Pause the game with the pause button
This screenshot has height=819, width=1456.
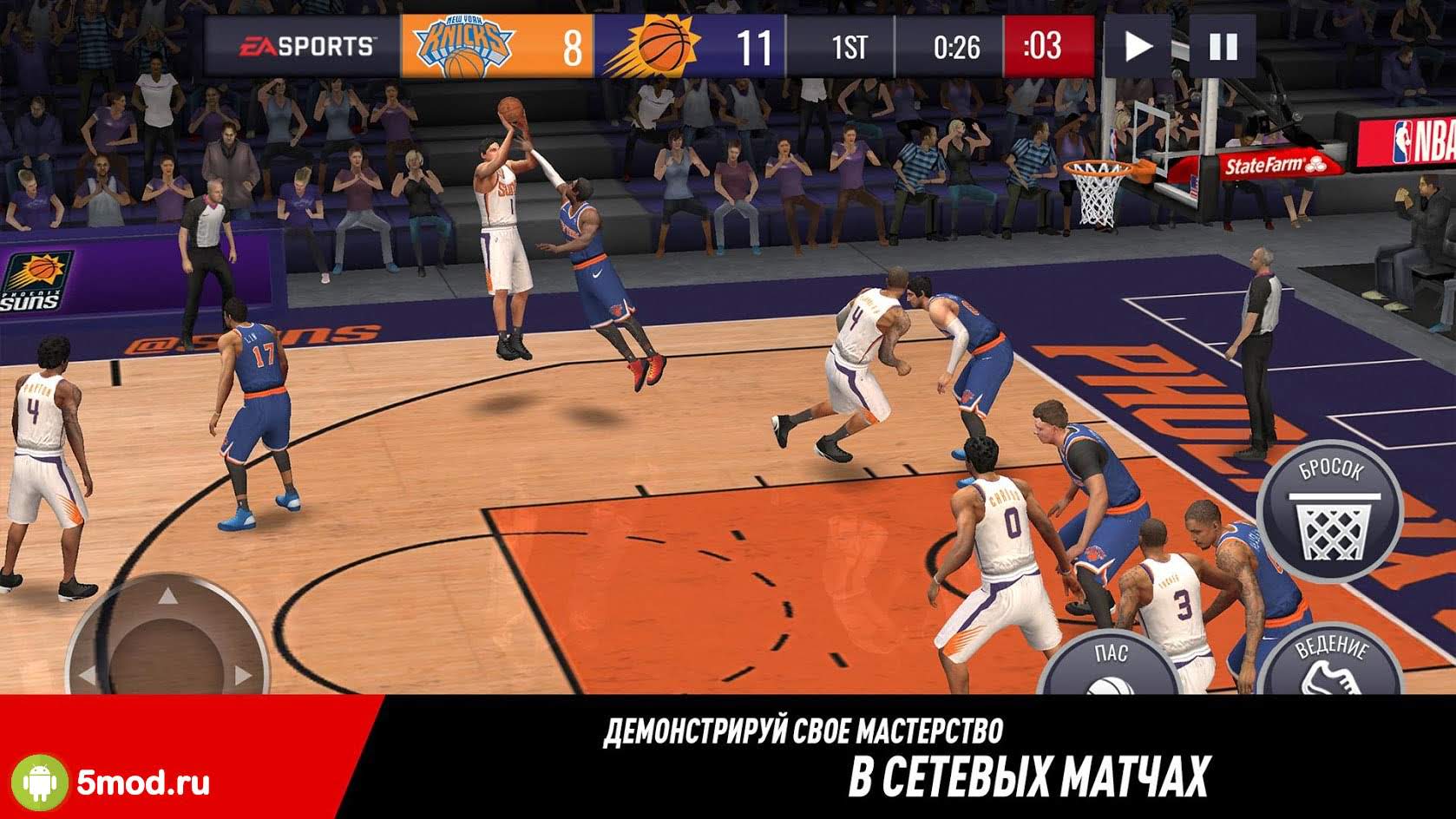[x=1223, y=46]
